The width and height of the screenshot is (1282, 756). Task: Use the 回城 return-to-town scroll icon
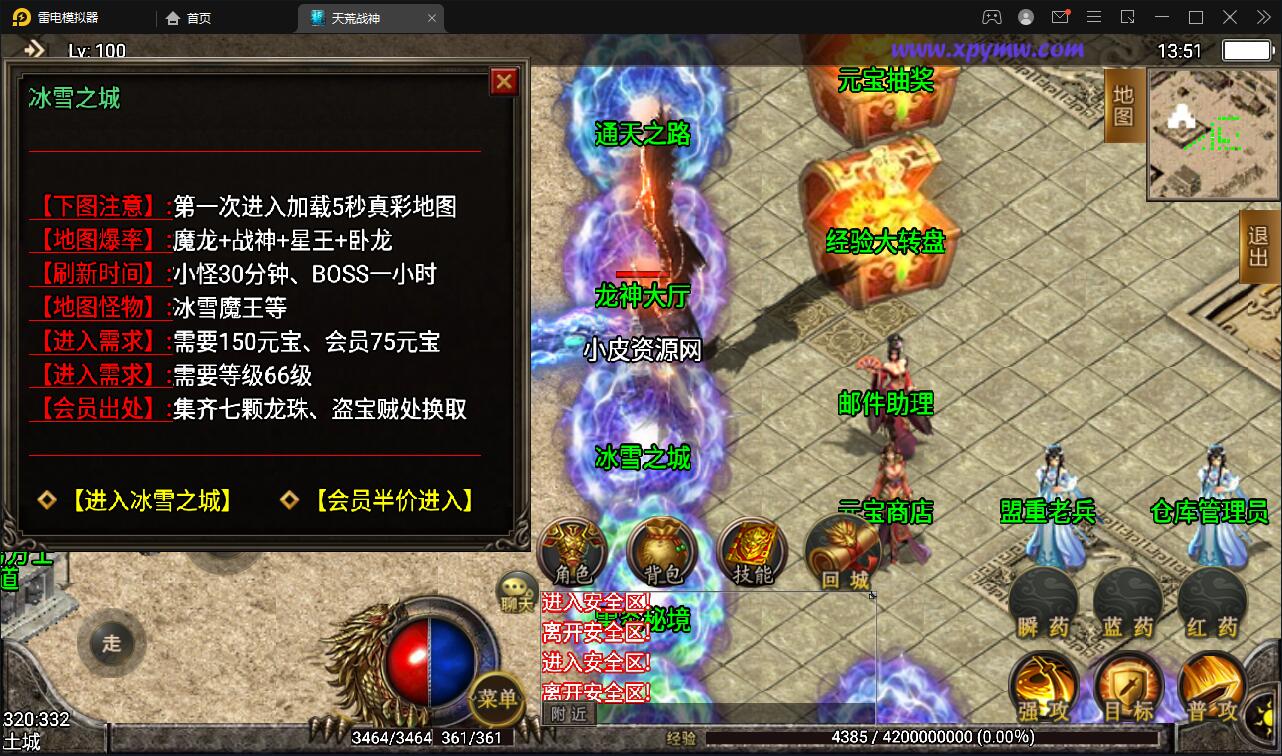tap(840, 550)
